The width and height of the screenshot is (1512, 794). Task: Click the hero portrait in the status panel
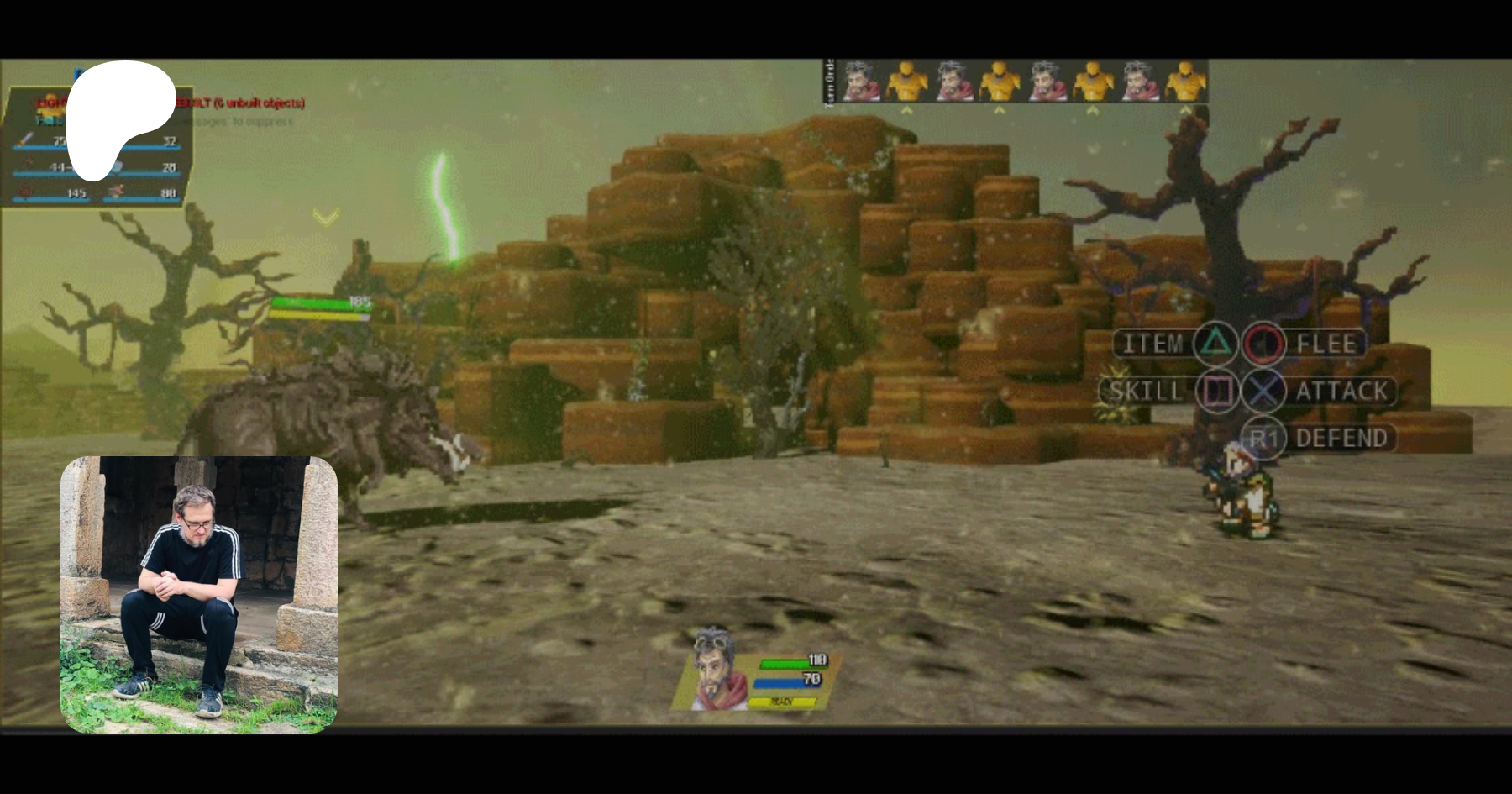[x=716, y=669]
